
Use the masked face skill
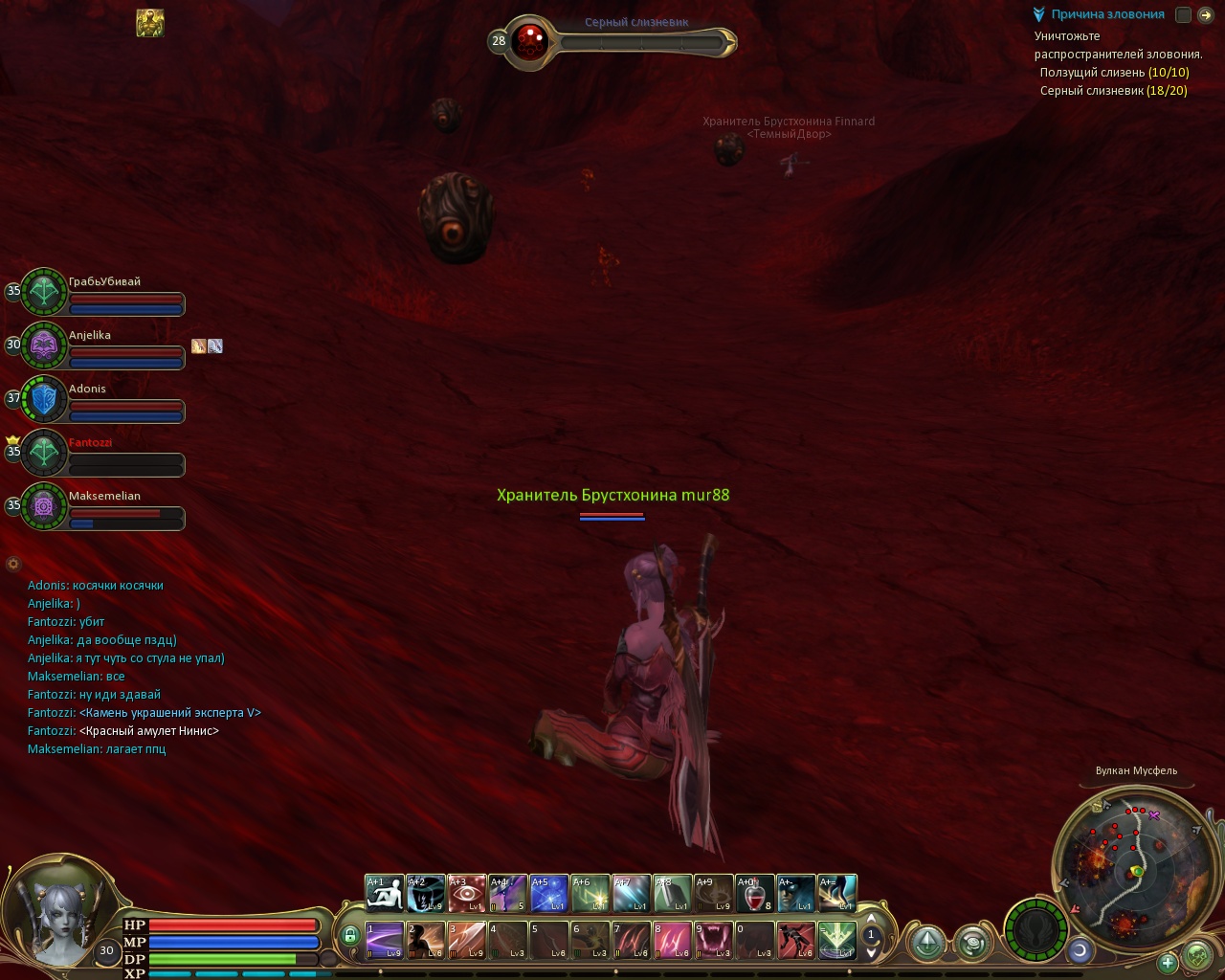[796, 893]
